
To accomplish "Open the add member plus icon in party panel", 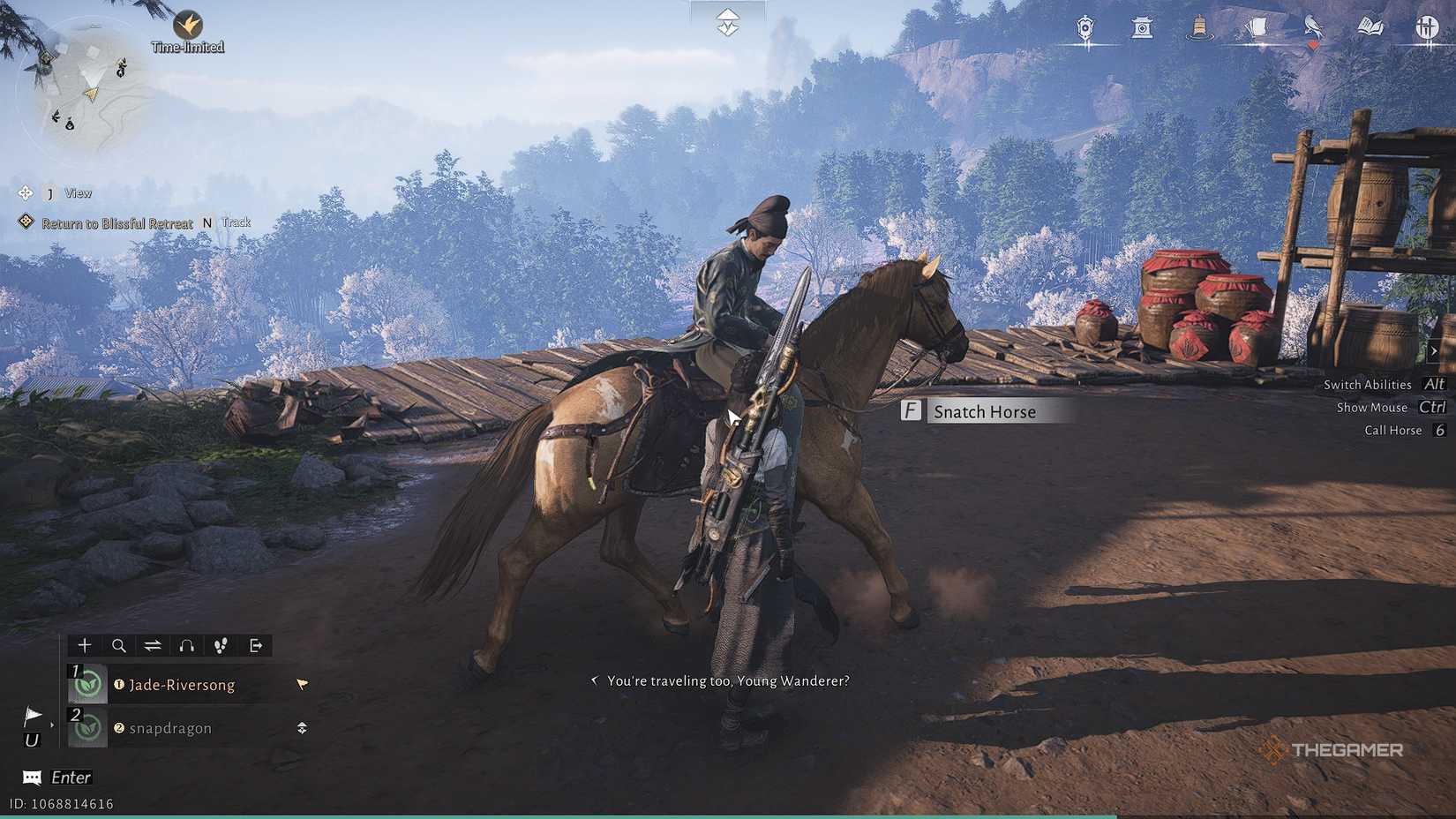I will [85, 645].
